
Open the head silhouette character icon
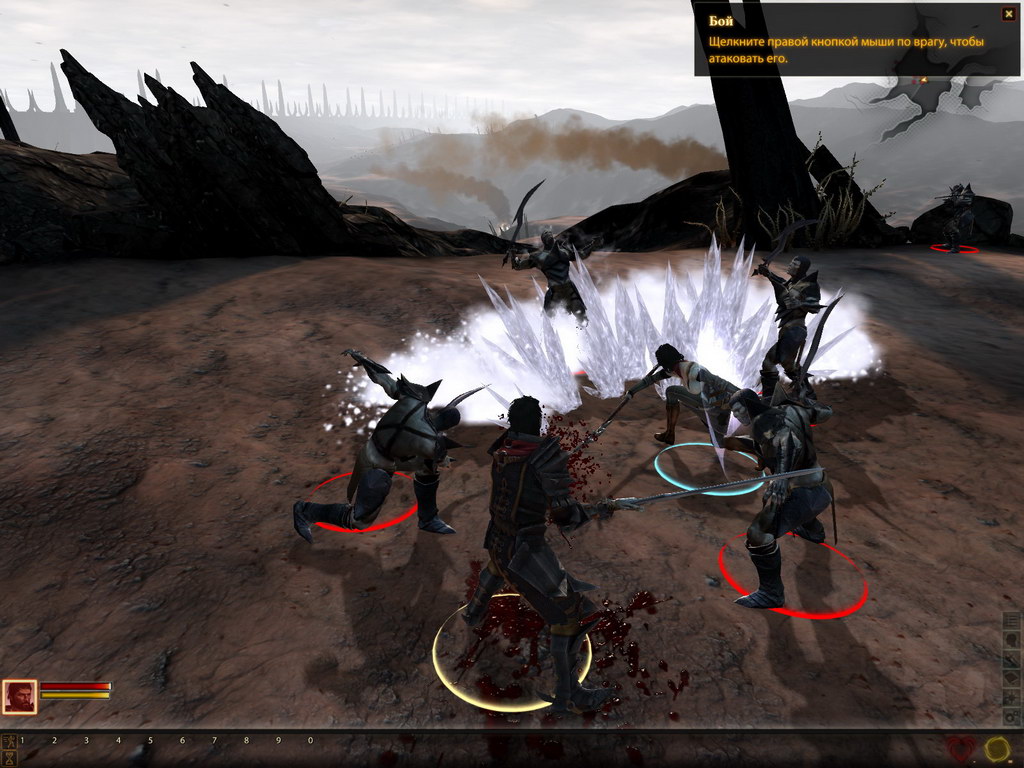tap(1012, 640)
